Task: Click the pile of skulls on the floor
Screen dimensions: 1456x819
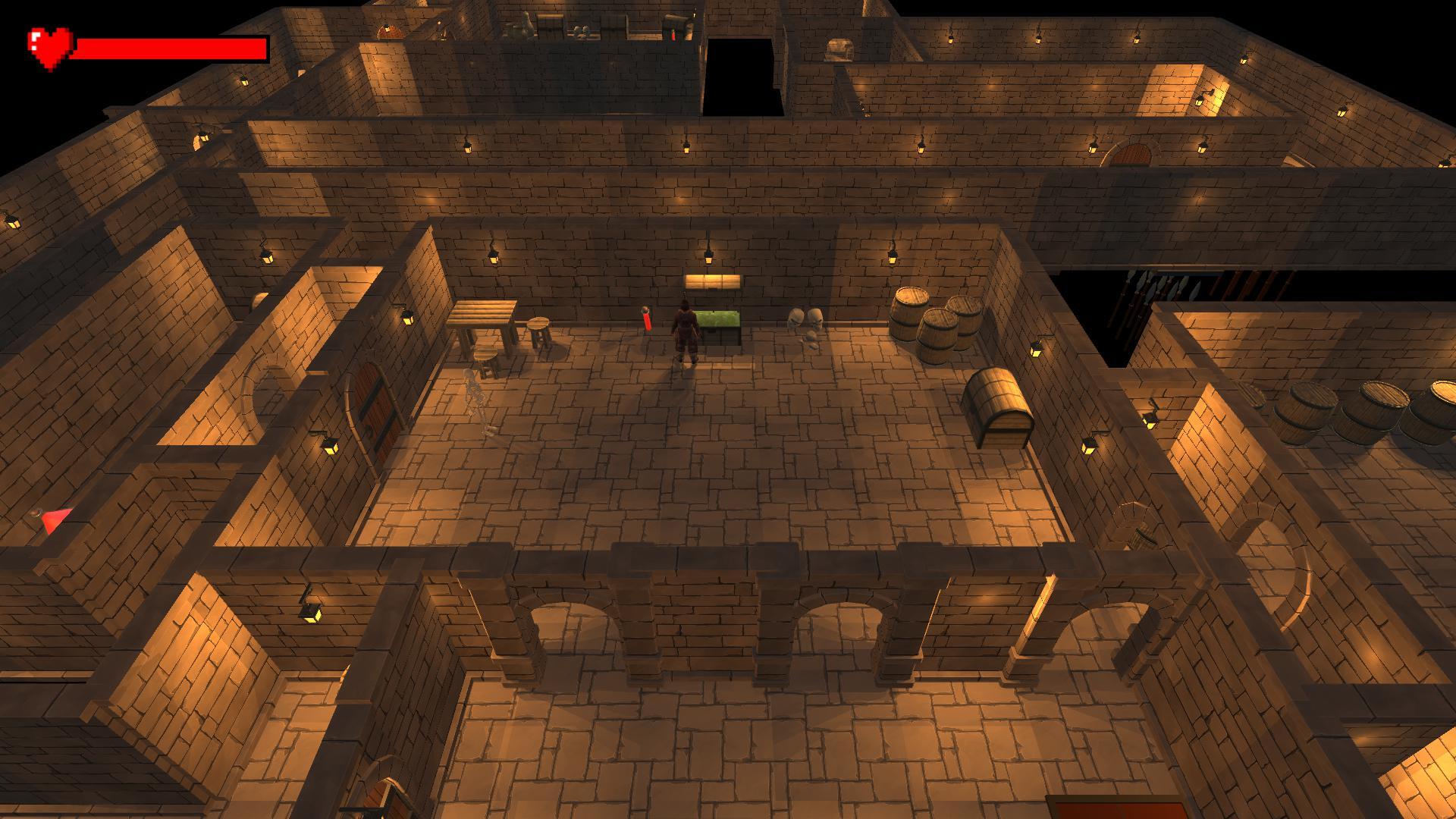Action: [x=805, y=322]
